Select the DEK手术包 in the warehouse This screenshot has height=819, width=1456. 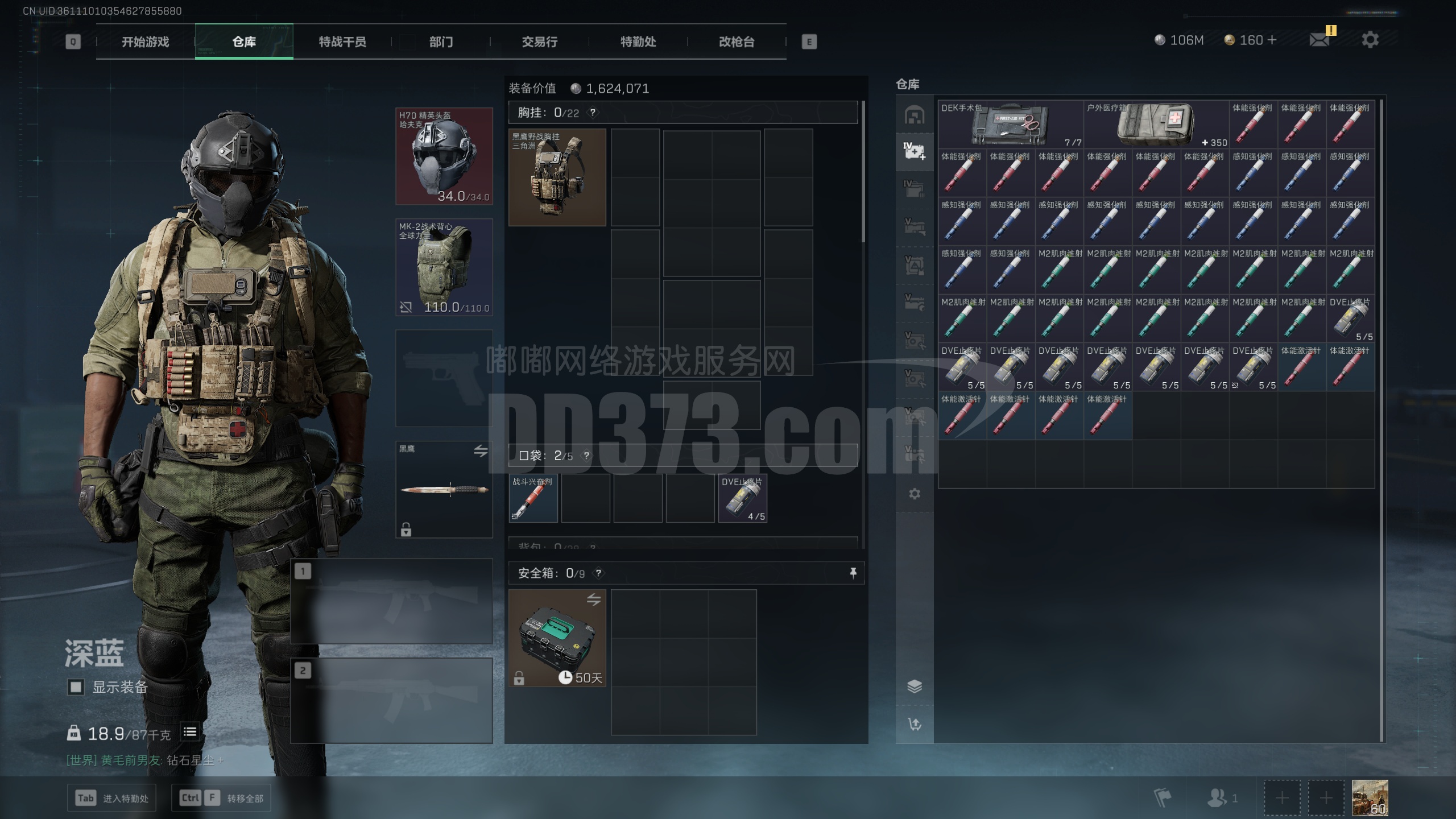(x=1010, y=124)
